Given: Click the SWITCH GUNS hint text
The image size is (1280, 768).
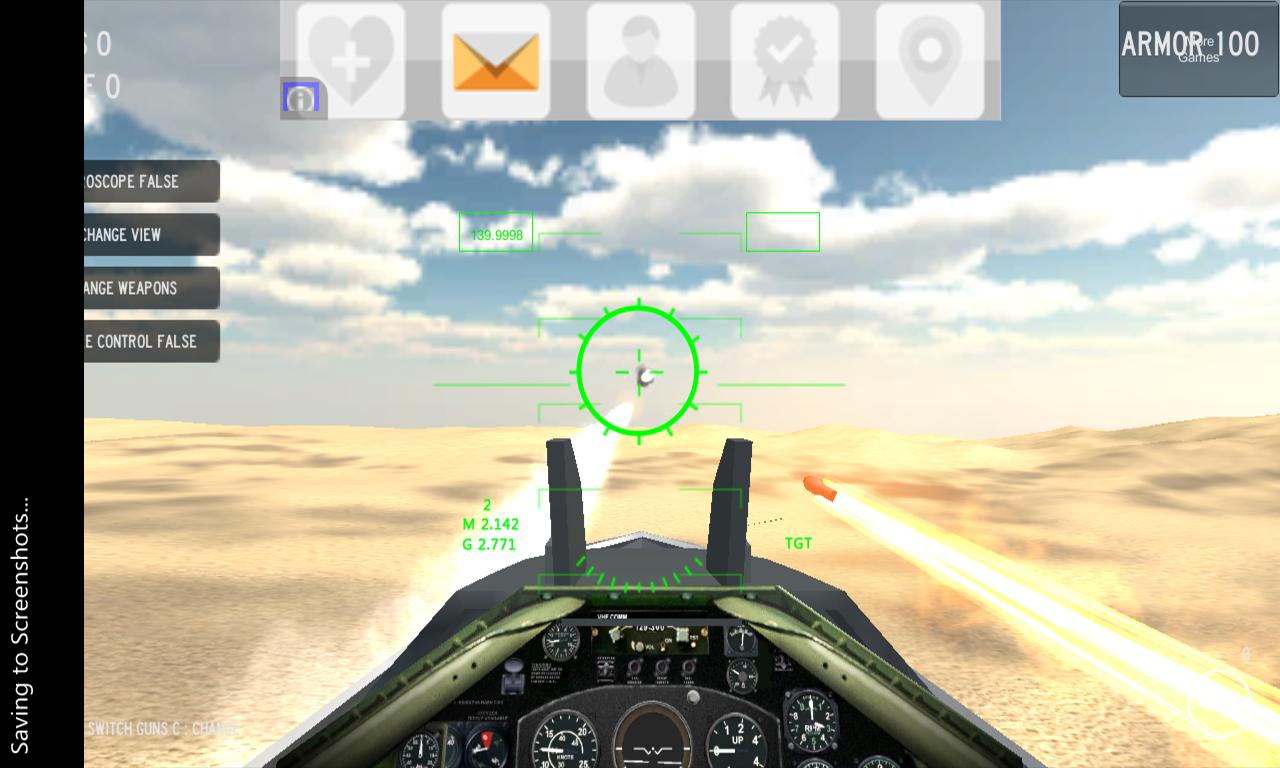Looking at the screenshot, I should tap(160, 729).
